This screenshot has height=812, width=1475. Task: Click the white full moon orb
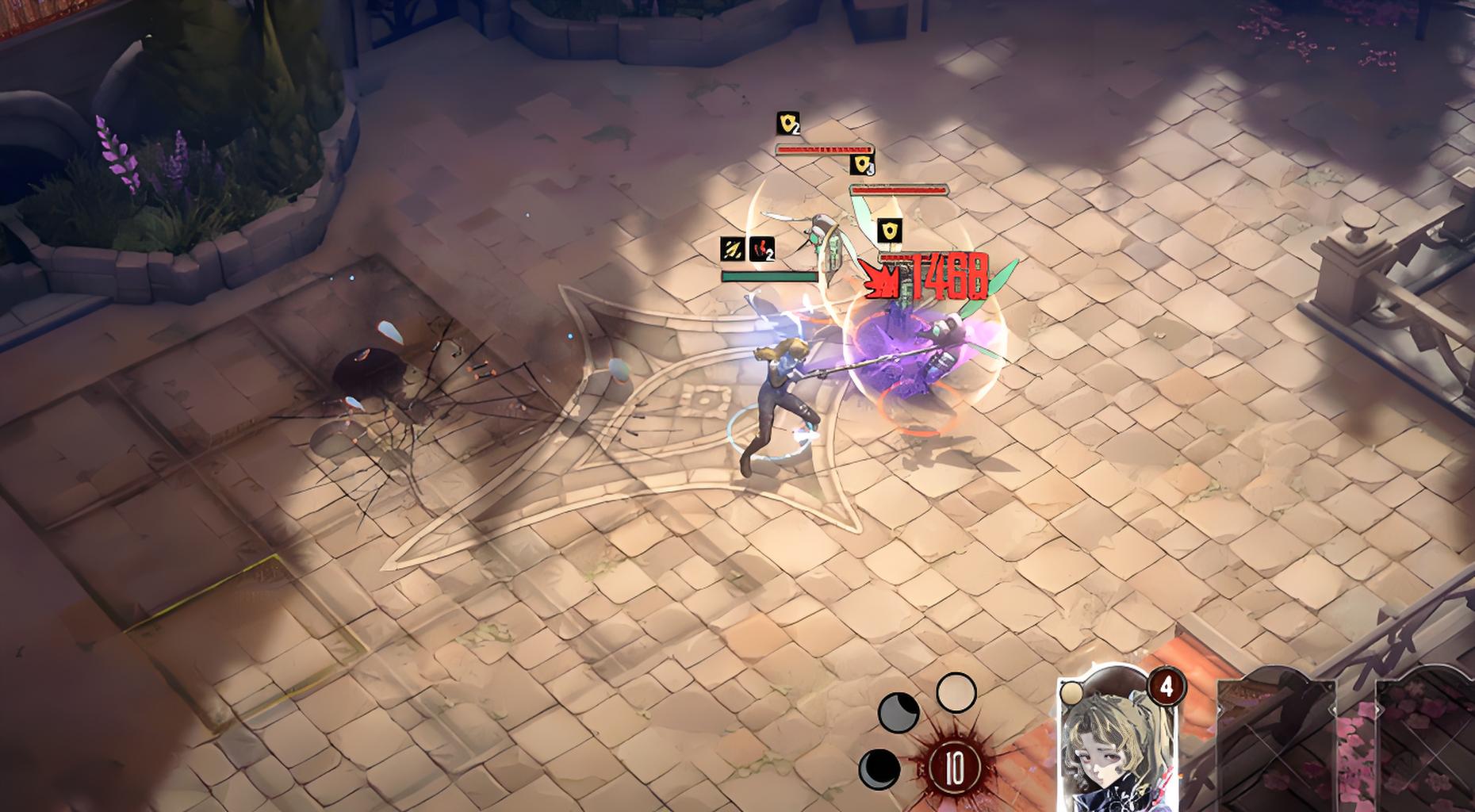[956, 693]
